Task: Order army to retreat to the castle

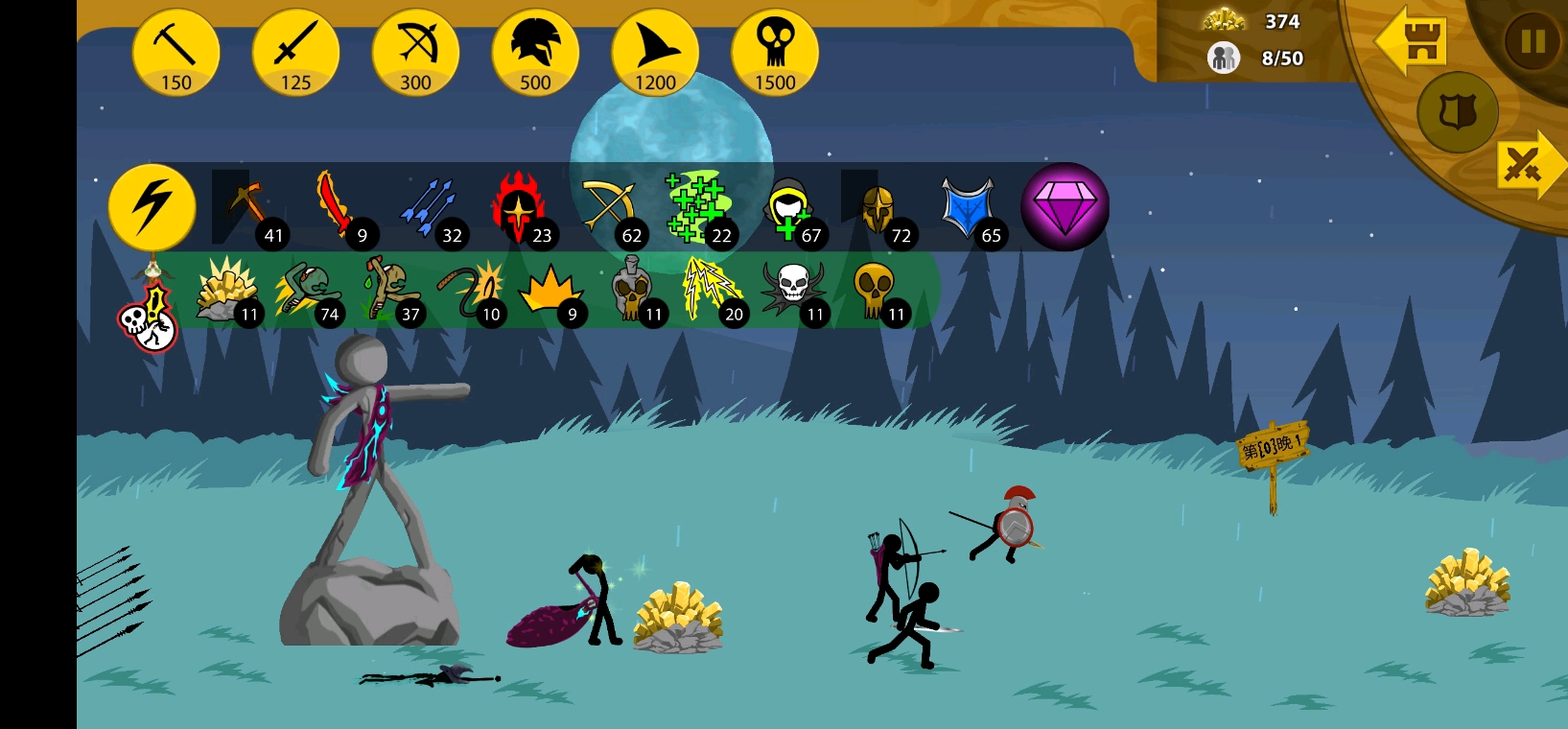Action: click(x=1412, y=41)
